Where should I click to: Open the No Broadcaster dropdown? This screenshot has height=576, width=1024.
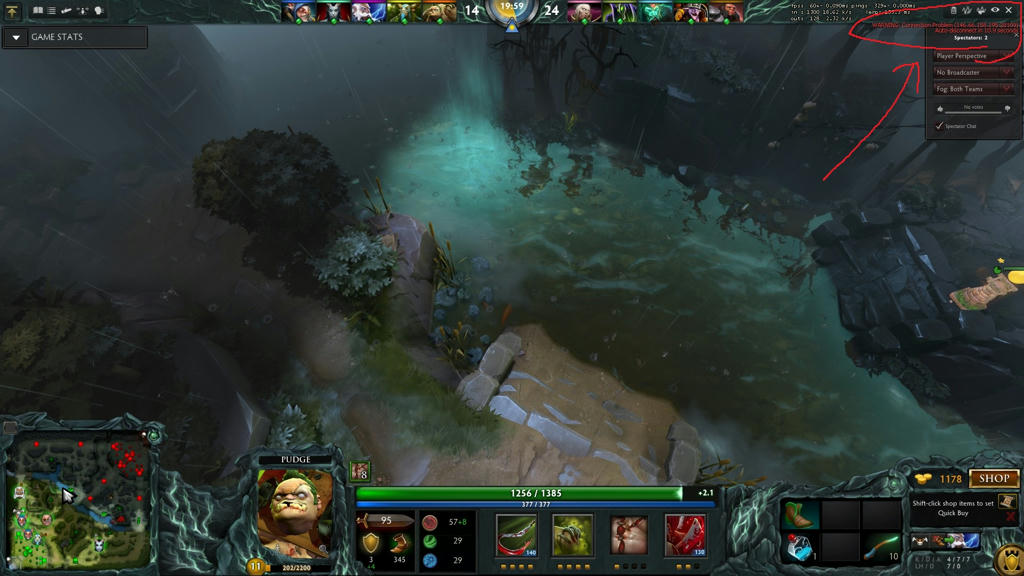974,73
